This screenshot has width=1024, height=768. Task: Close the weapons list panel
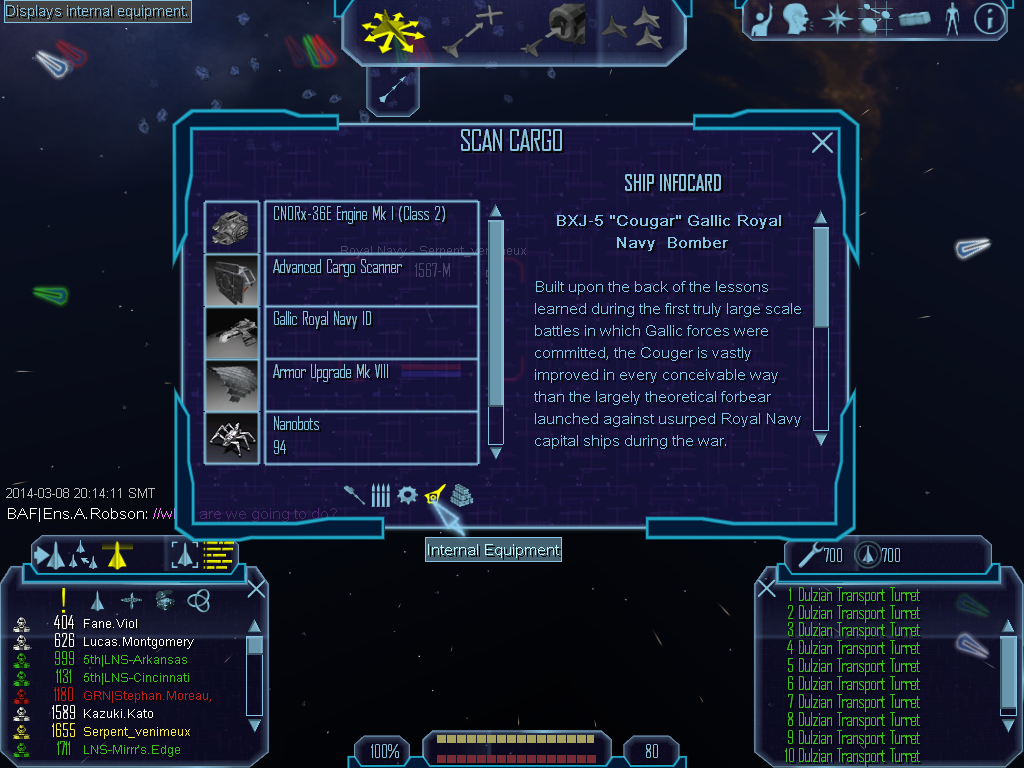pos(767,589)
